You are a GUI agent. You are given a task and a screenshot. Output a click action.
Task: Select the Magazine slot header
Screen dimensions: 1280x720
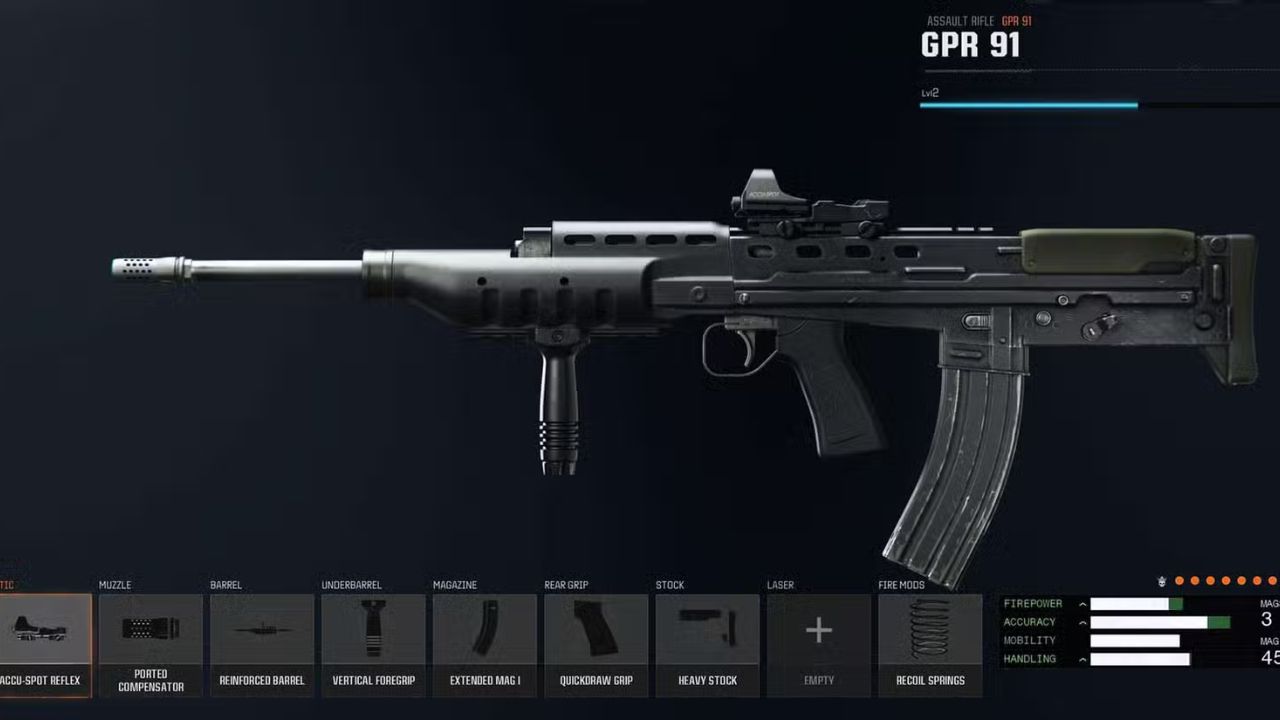coord(455,585)
